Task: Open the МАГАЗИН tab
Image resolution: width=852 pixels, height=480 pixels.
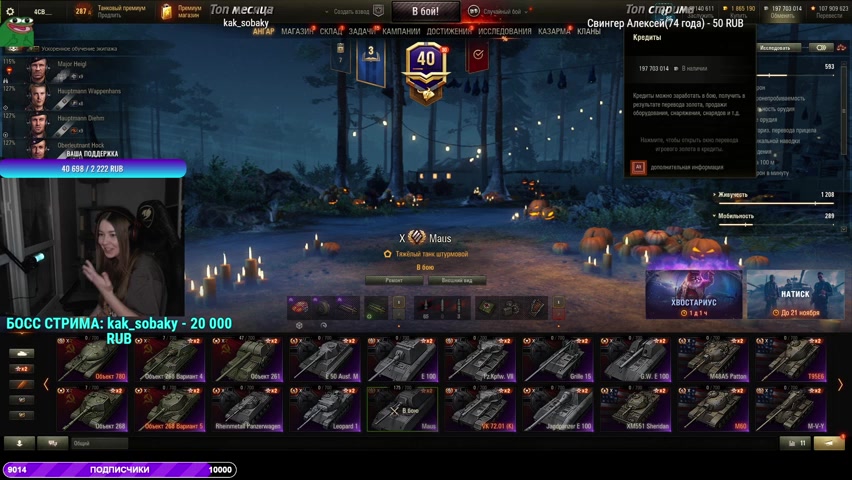Action: pos(297,31)
